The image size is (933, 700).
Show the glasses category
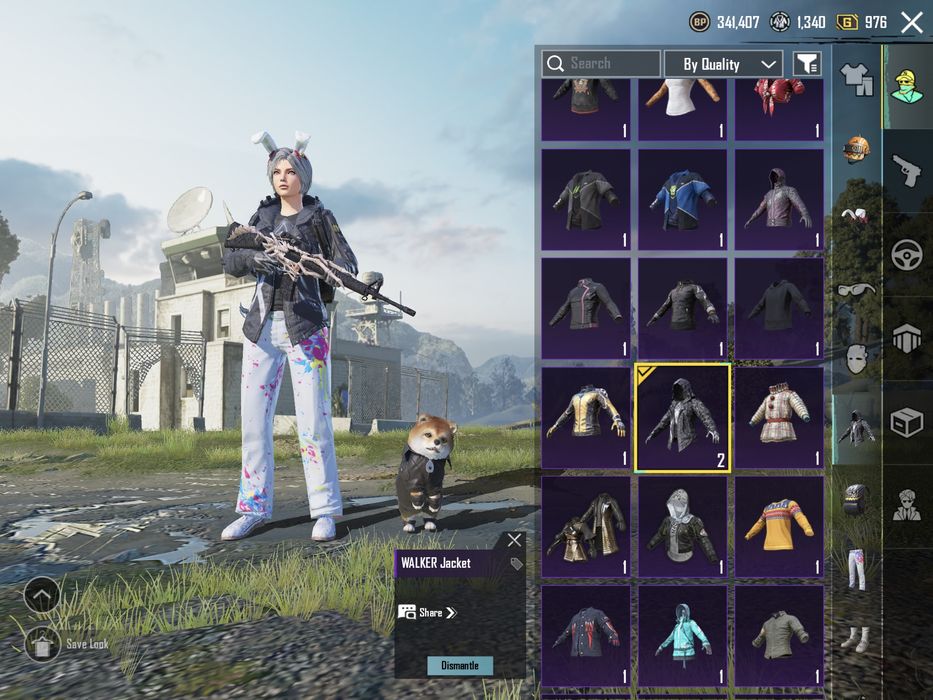[856, 289]
